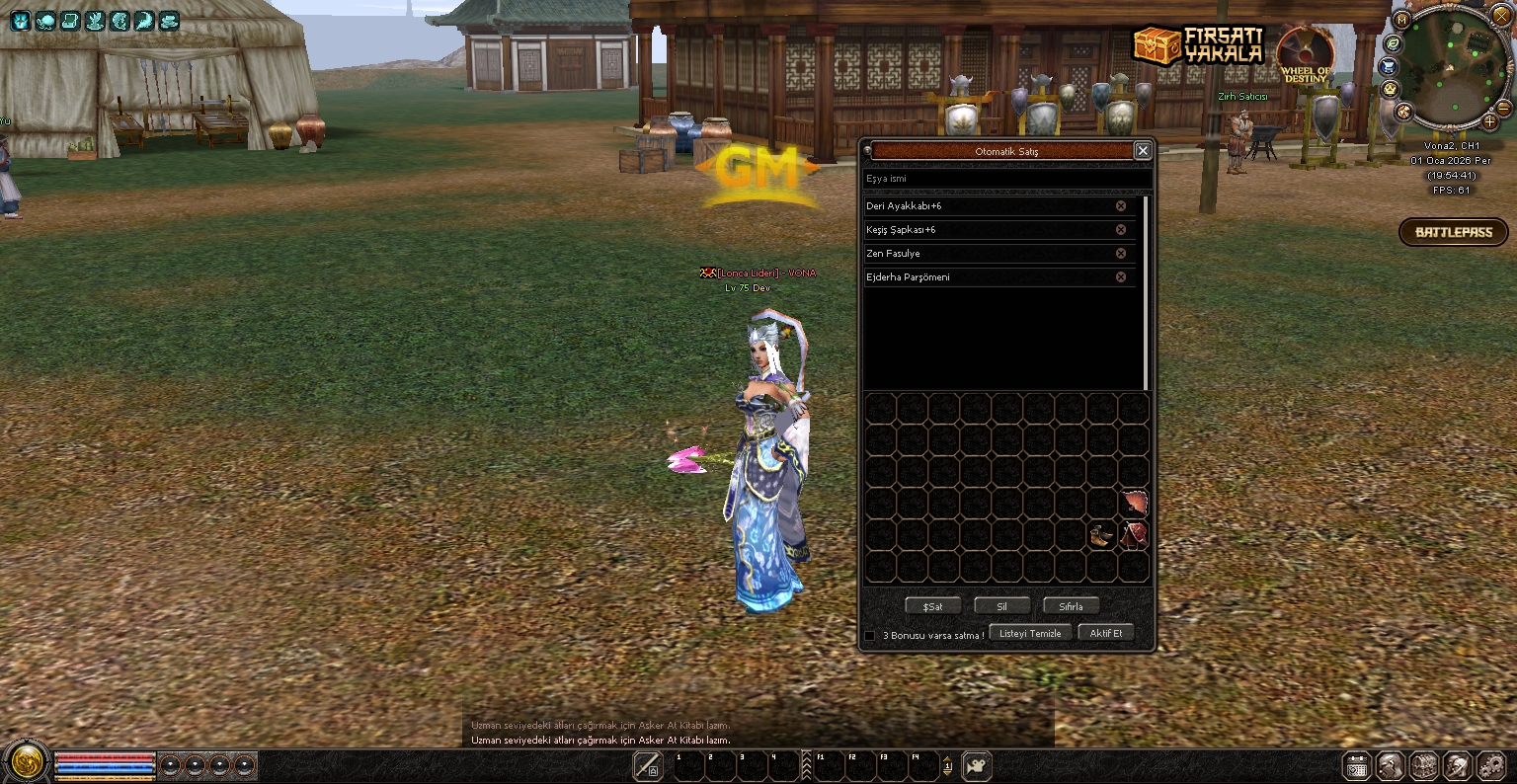This screenshot has width=1517, height=784.
Task: Hit the Sıfırla reset button
Action: [x=1071, y=606]
